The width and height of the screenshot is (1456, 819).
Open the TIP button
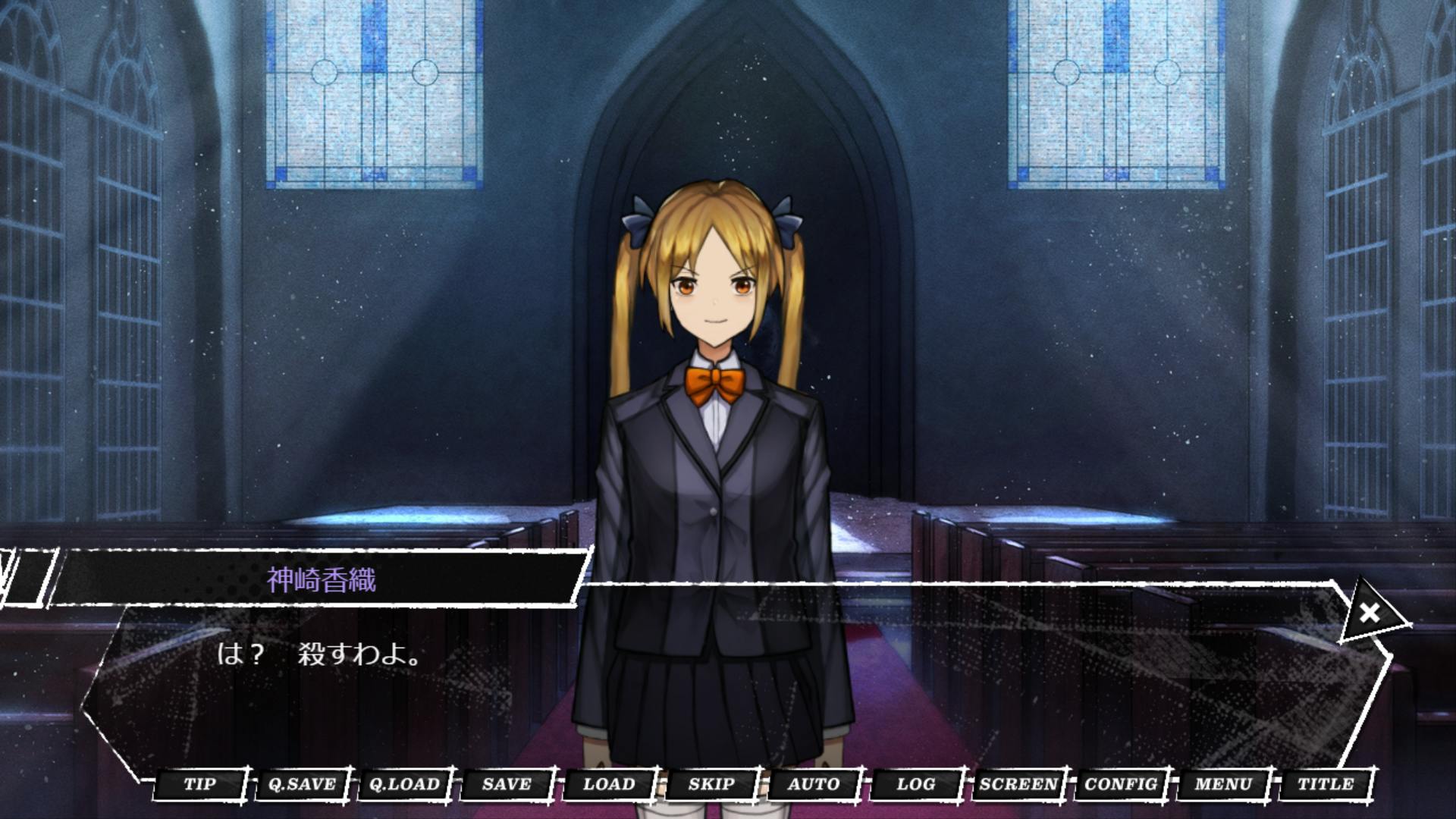click(x=200, y=784)
